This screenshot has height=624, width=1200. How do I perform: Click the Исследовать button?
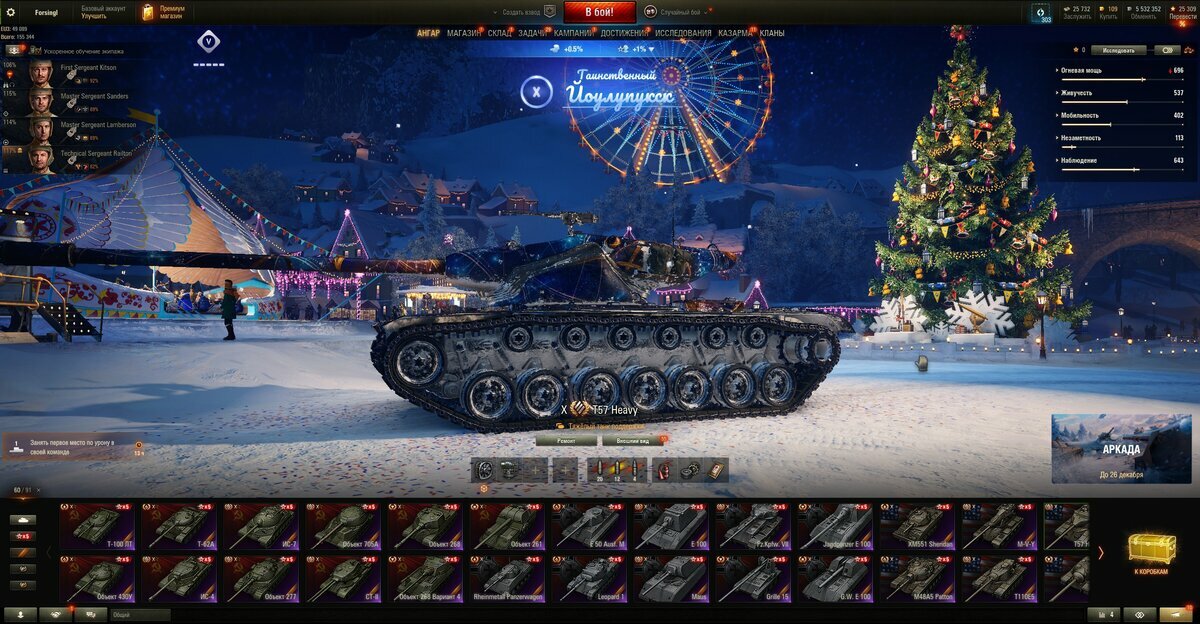[1118, 50]
